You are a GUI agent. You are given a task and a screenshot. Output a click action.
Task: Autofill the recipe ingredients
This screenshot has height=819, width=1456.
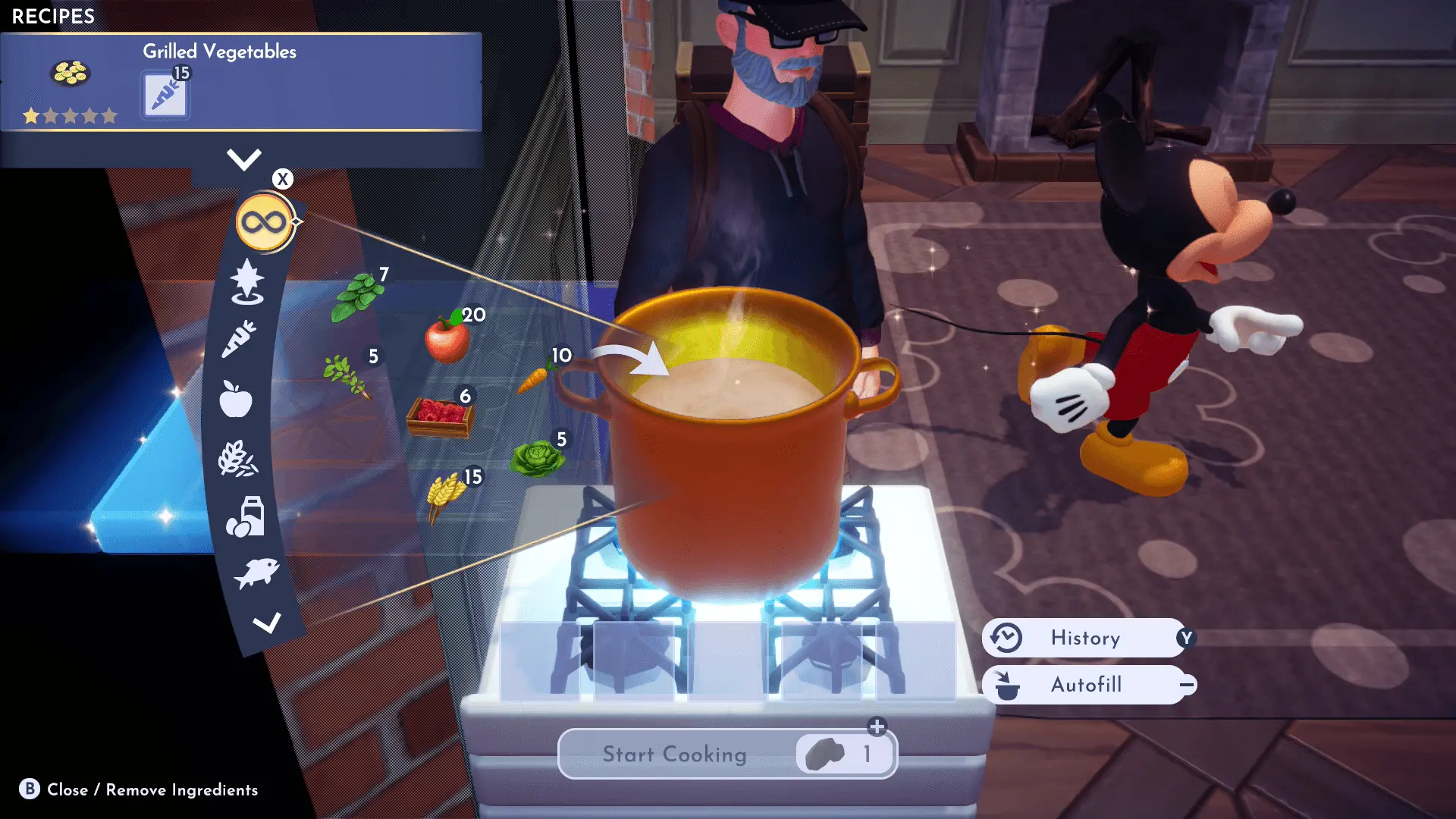[x=1085, y=685]
